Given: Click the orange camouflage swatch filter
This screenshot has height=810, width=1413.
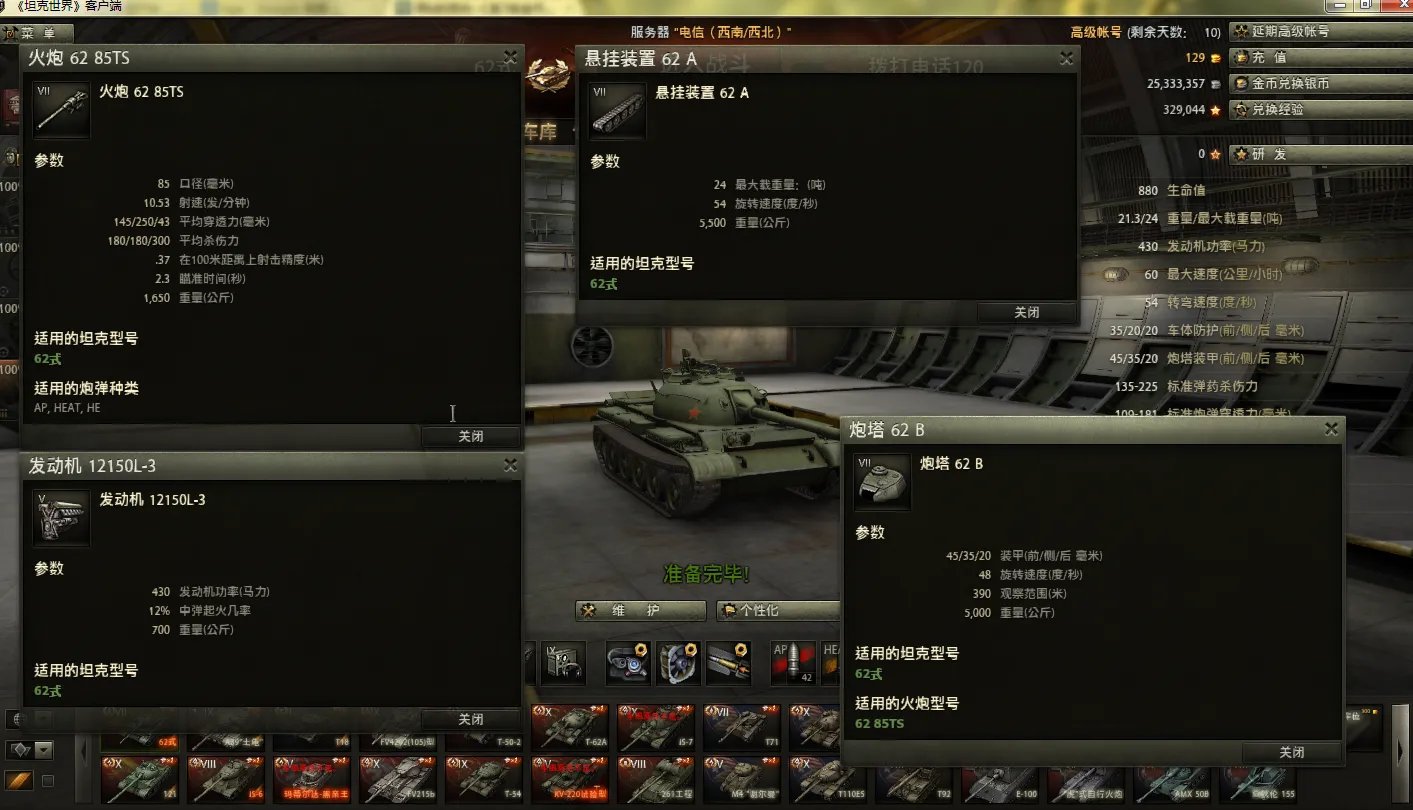Looking at the screenshot, I should tap(17, 780).
